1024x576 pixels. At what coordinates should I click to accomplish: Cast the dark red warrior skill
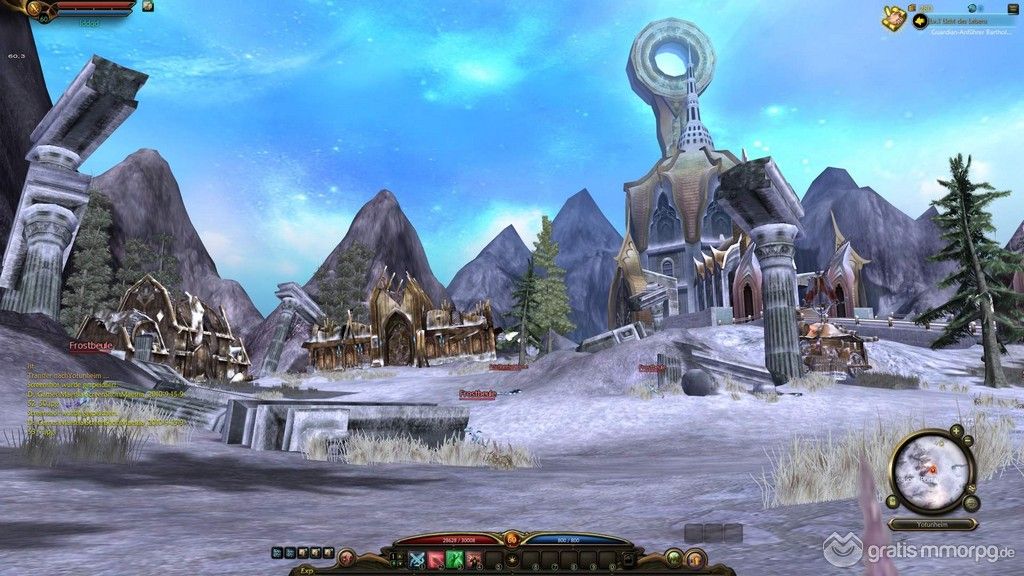pos(474,559)
